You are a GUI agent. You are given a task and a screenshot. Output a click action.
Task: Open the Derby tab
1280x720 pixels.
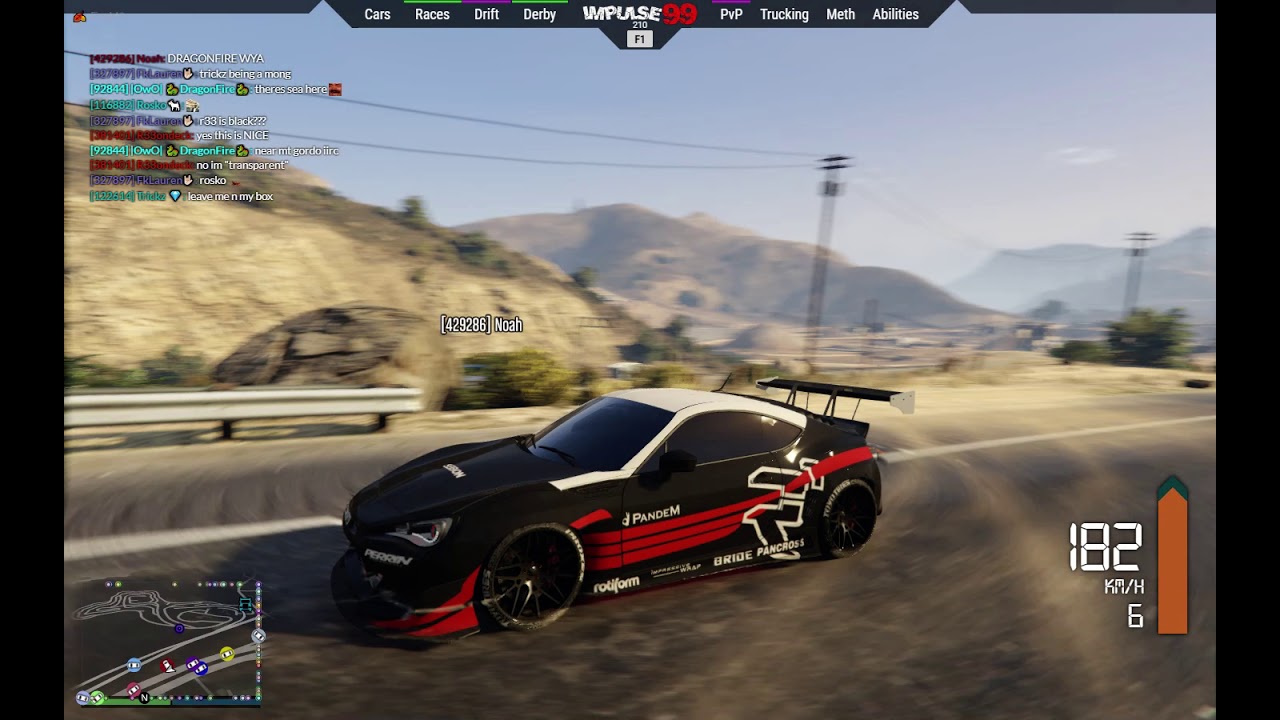539,14
